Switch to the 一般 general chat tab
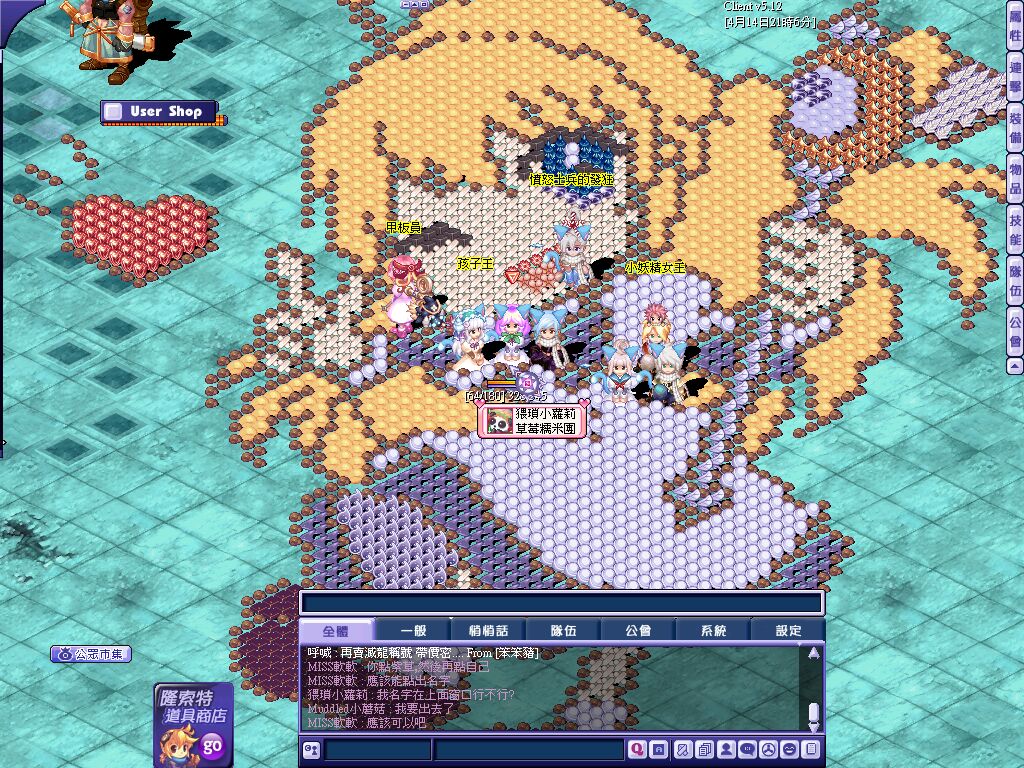The height and width of the screenshot is (768, 1024). (413, 631)
